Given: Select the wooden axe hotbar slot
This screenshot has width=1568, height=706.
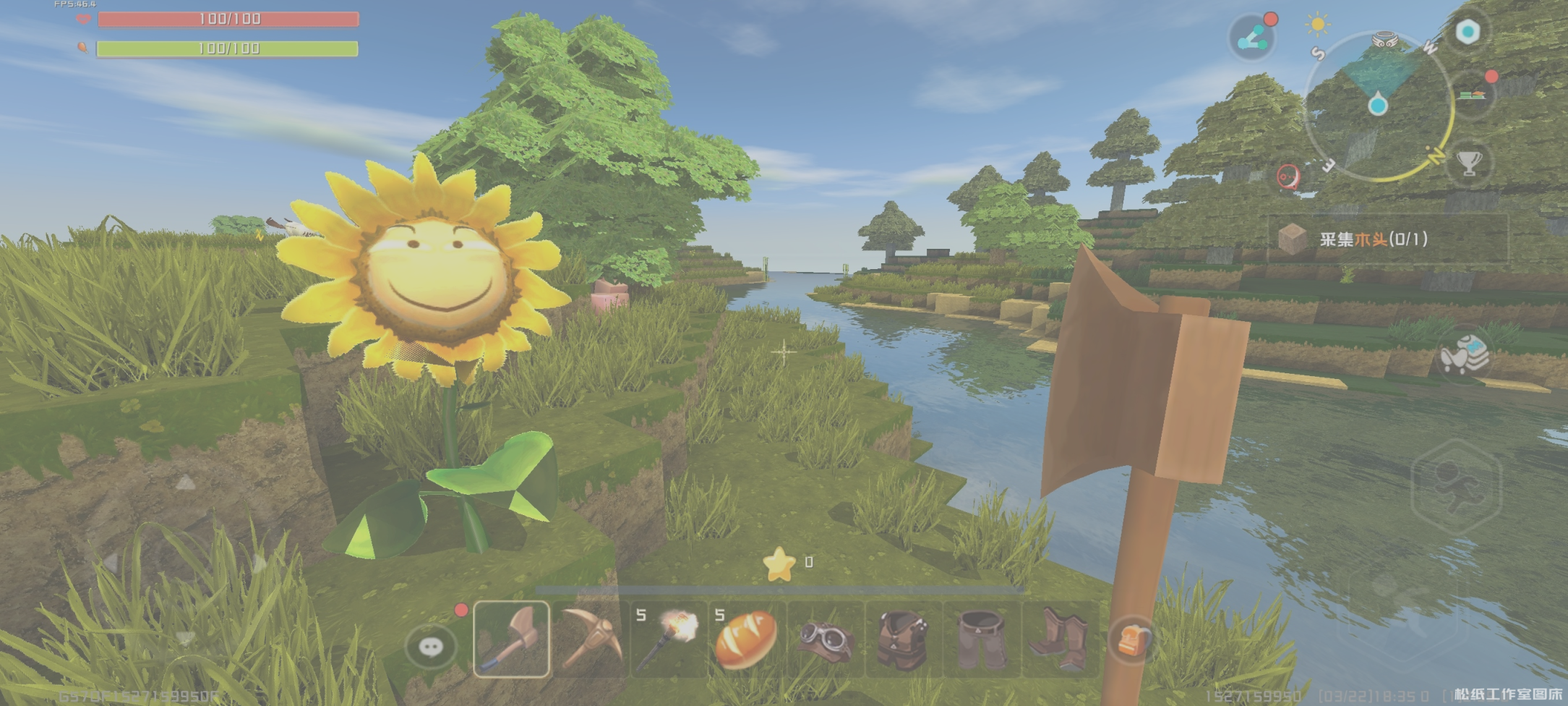Looking at the screenshot, I should [x=511, y=639].
